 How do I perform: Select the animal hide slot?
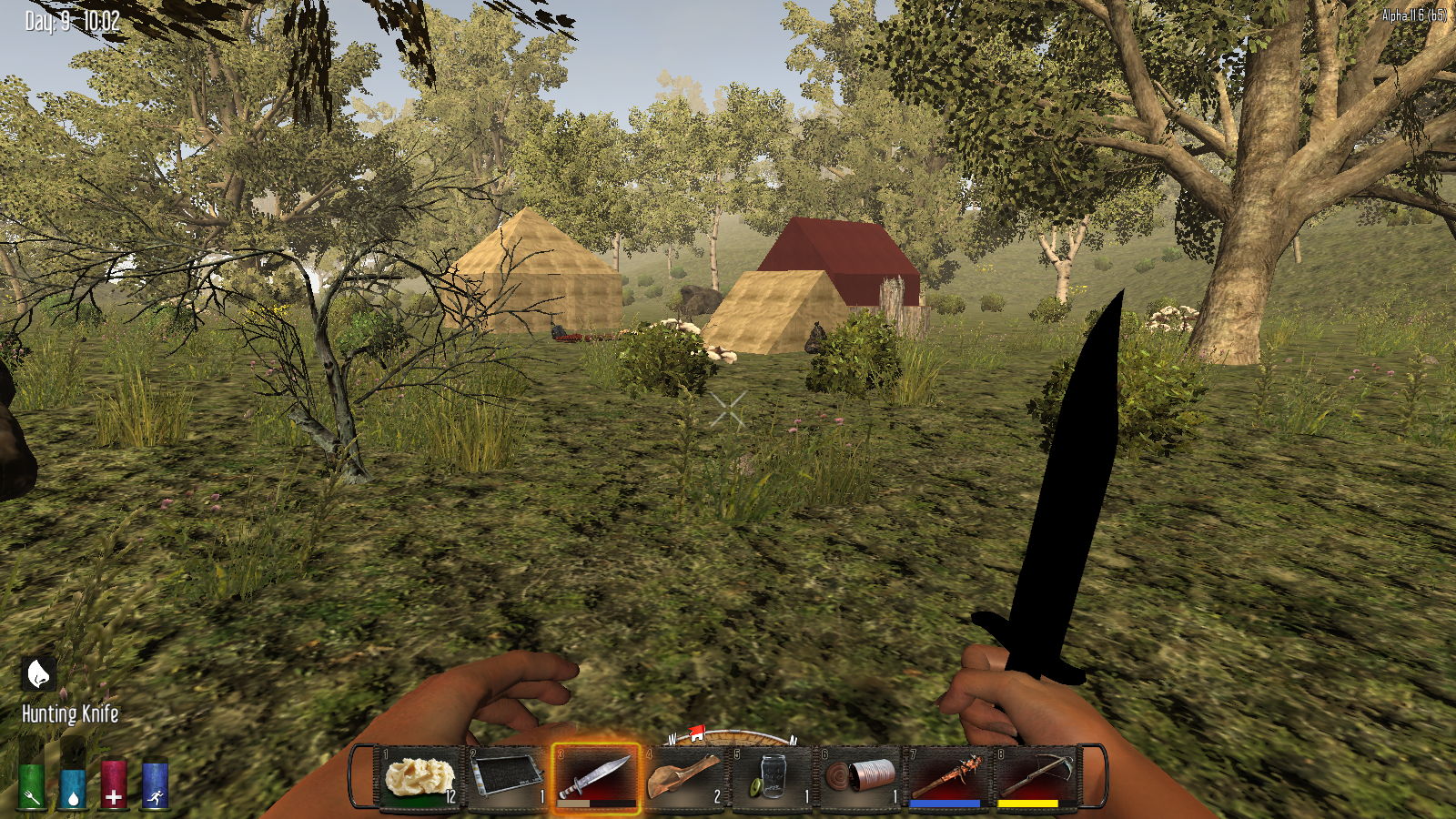point(683,778)
